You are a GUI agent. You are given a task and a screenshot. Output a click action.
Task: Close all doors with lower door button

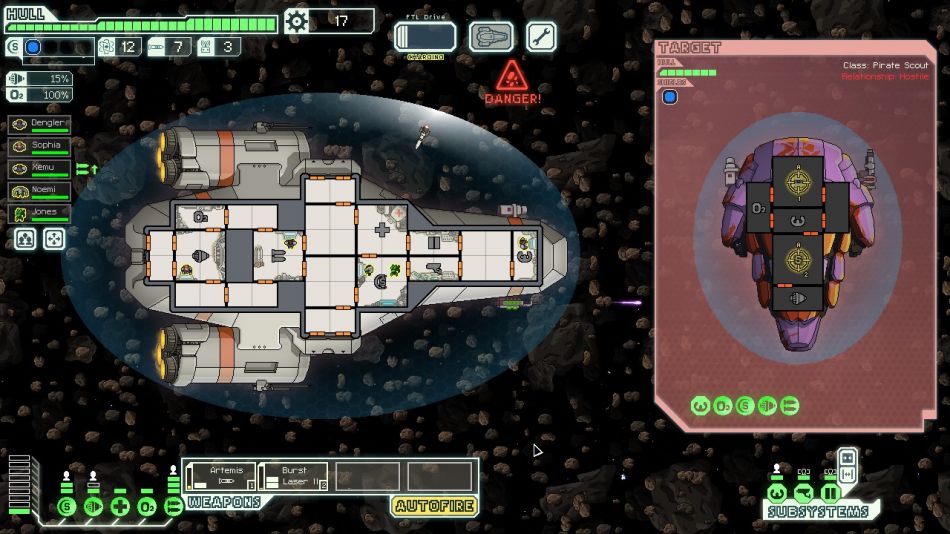[848, 474]
